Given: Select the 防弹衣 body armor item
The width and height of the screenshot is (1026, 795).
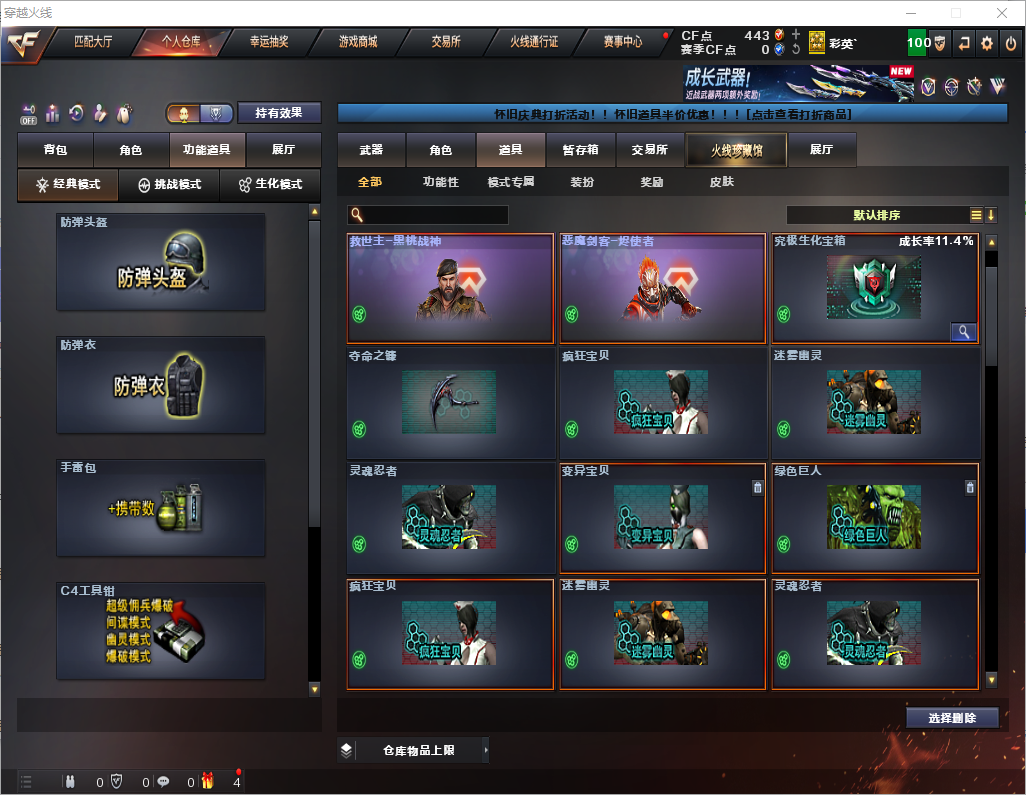Looking at the screenshot, I should click(161, 385).
